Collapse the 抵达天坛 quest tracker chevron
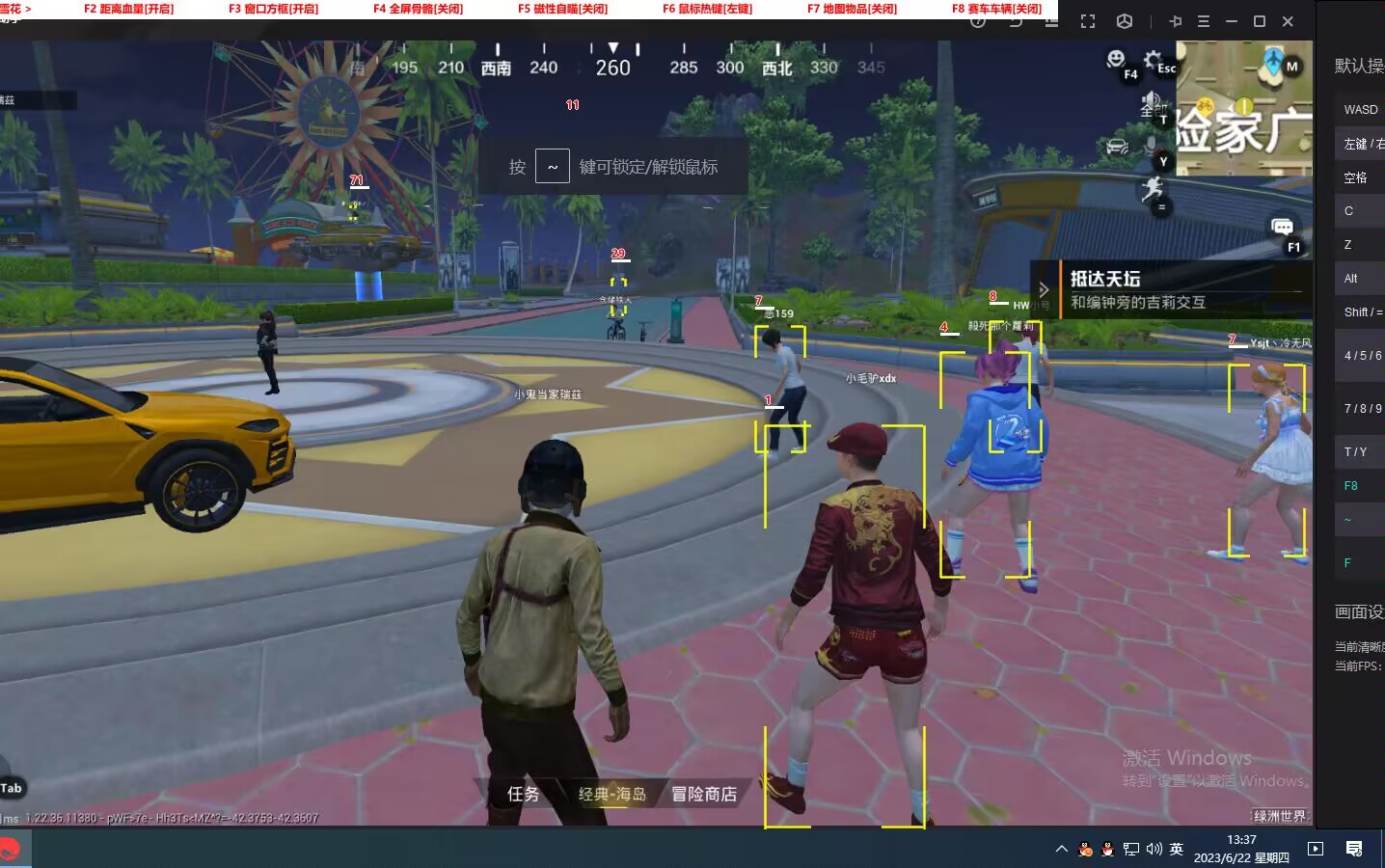1385x868 pixels. coord(1045,288)
